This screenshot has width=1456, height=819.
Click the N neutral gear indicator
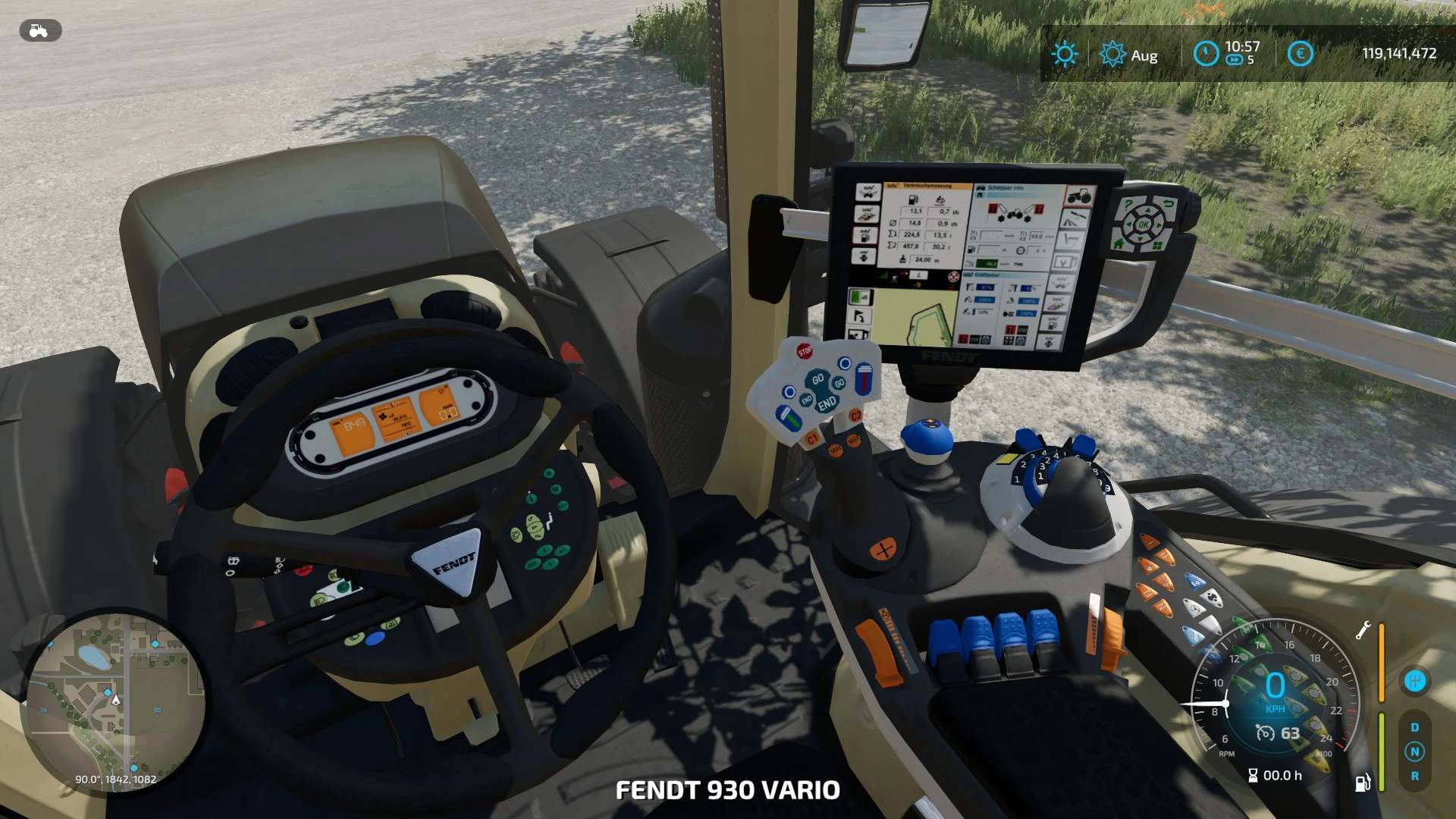click(x=1414, y=752)
